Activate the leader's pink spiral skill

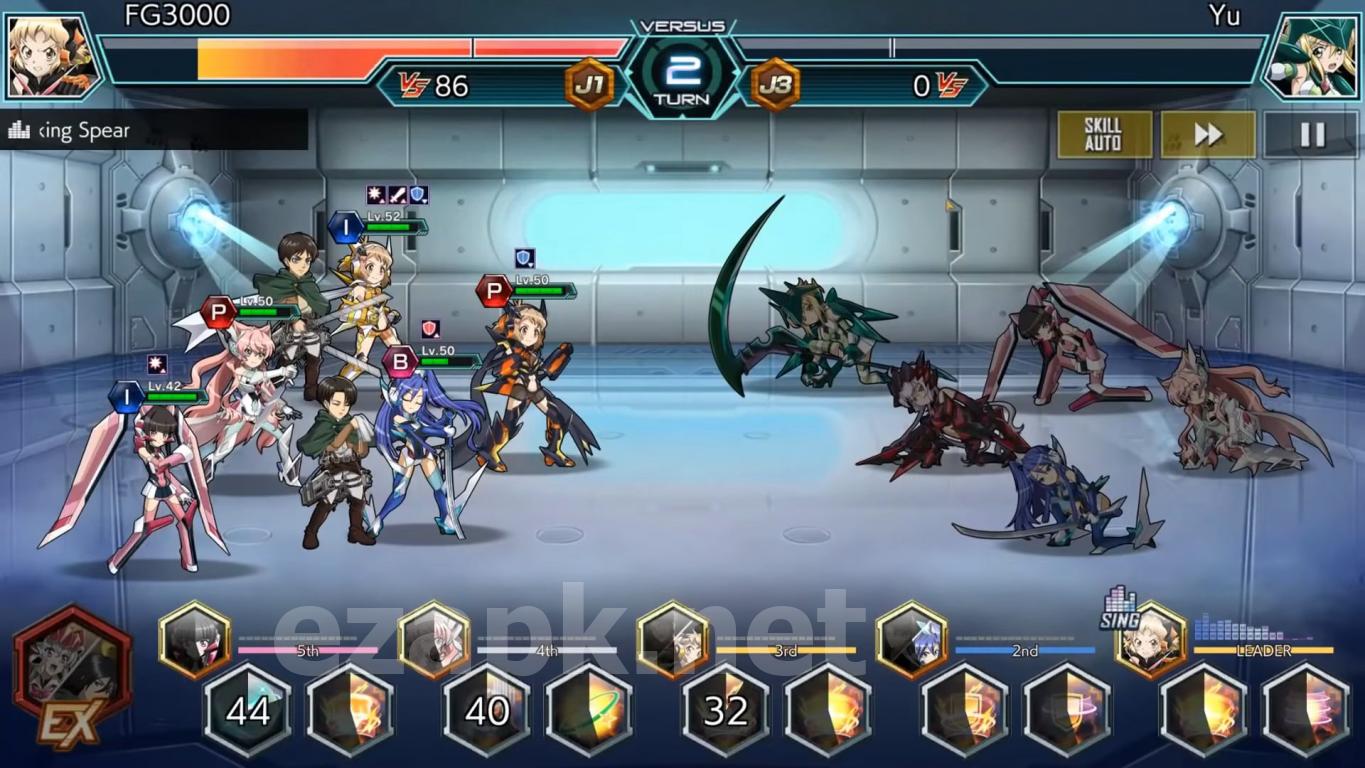[x=1306, y=710]
